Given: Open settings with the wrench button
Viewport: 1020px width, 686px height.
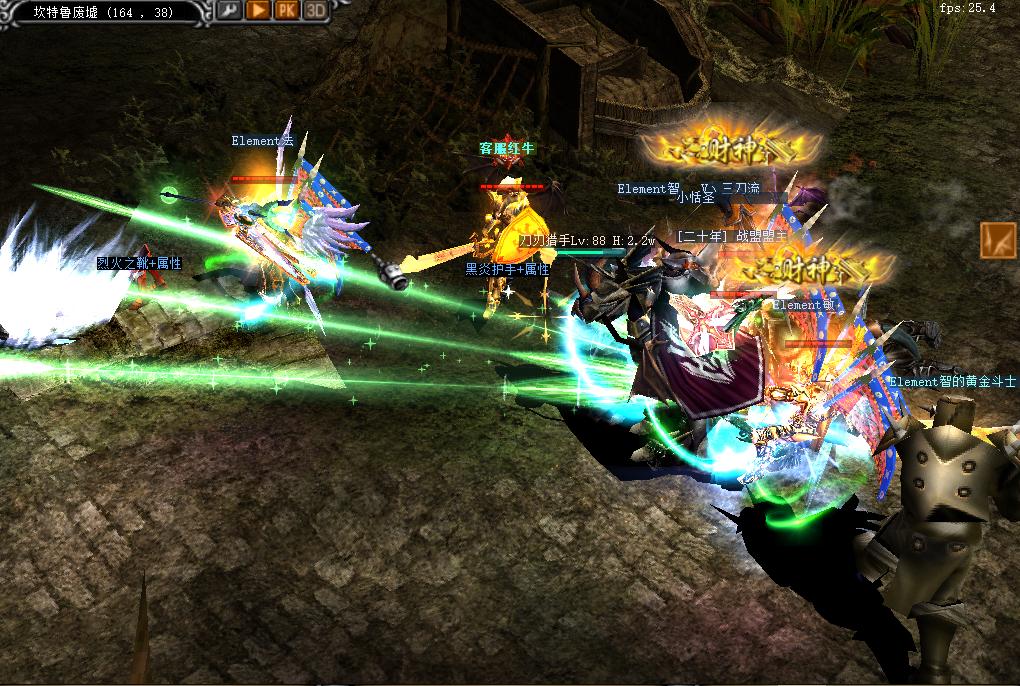Looking at the screenshot, I should click(229, 10).
